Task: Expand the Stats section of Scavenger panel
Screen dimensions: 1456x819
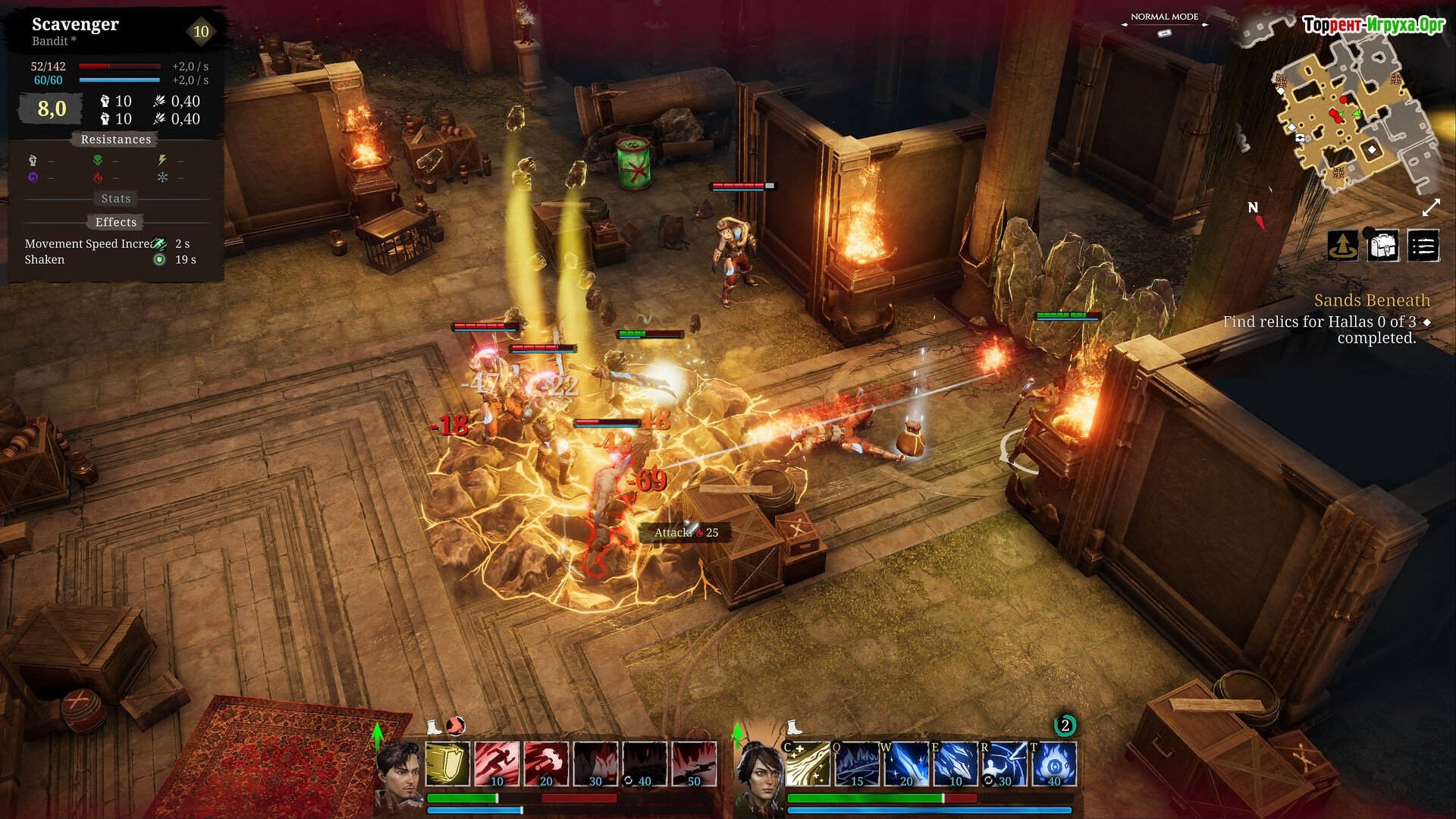Action: click(116, 199)
